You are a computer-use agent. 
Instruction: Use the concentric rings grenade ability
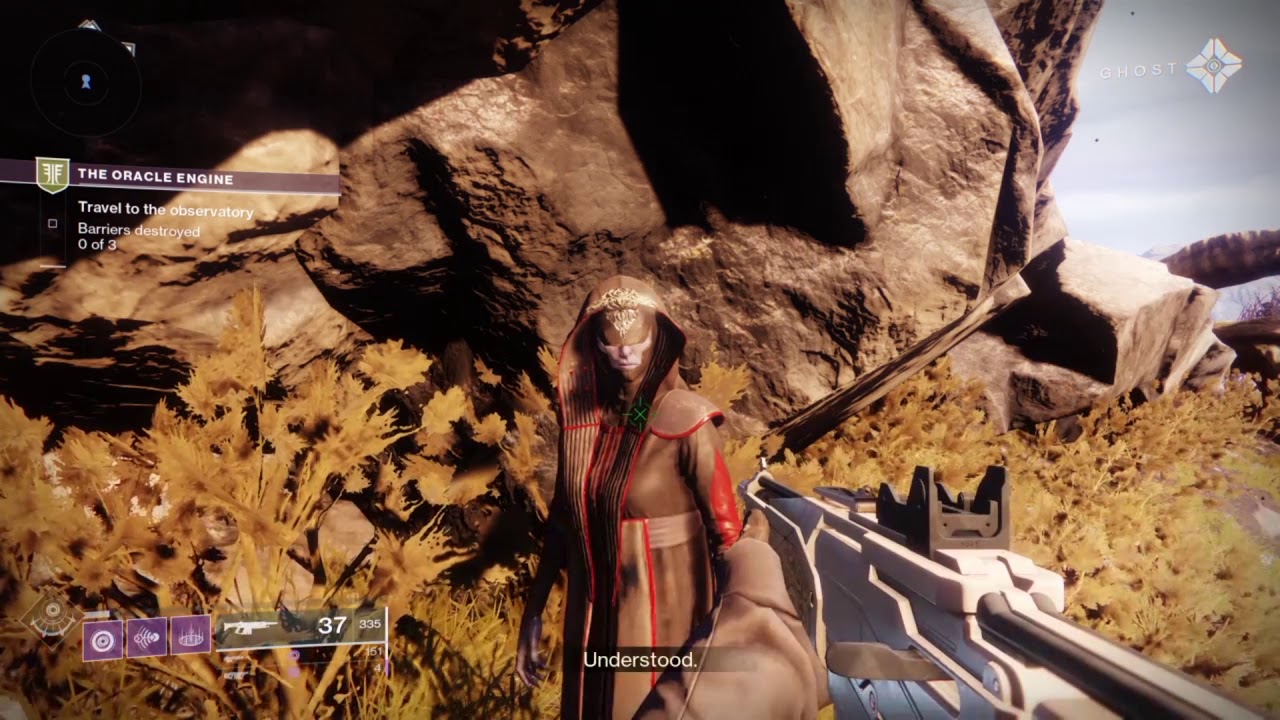[x=102, y=639]
